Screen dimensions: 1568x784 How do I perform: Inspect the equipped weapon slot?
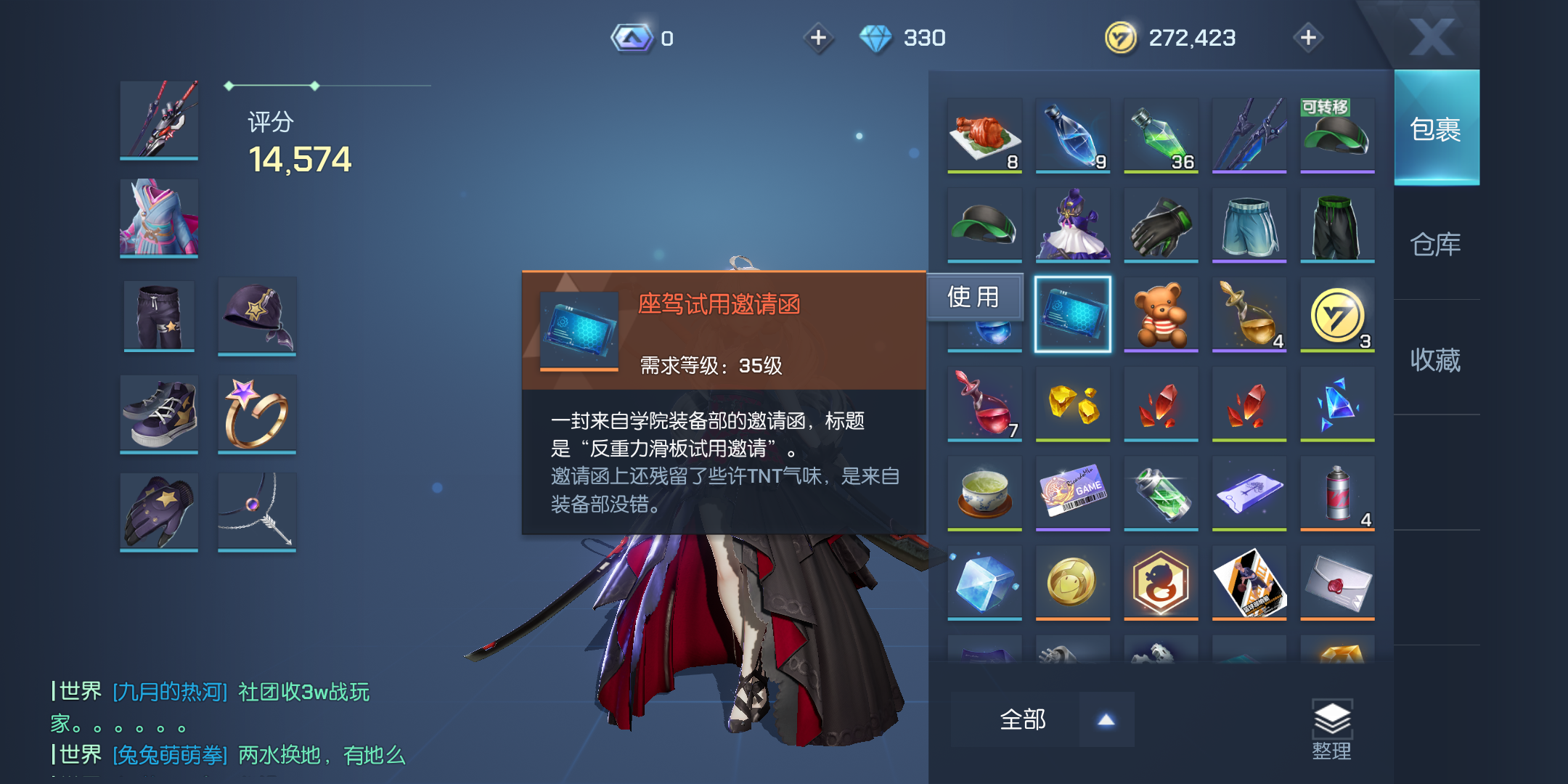[159, 120]
